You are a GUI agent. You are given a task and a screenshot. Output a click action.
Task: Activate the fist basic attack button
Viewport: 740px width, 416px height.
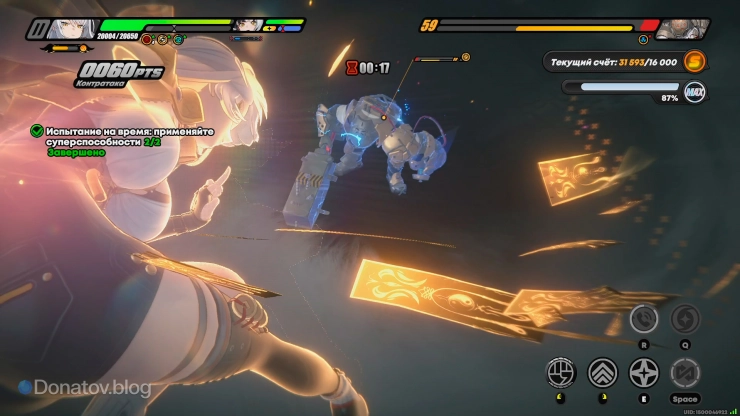click(x=560, y=373)
